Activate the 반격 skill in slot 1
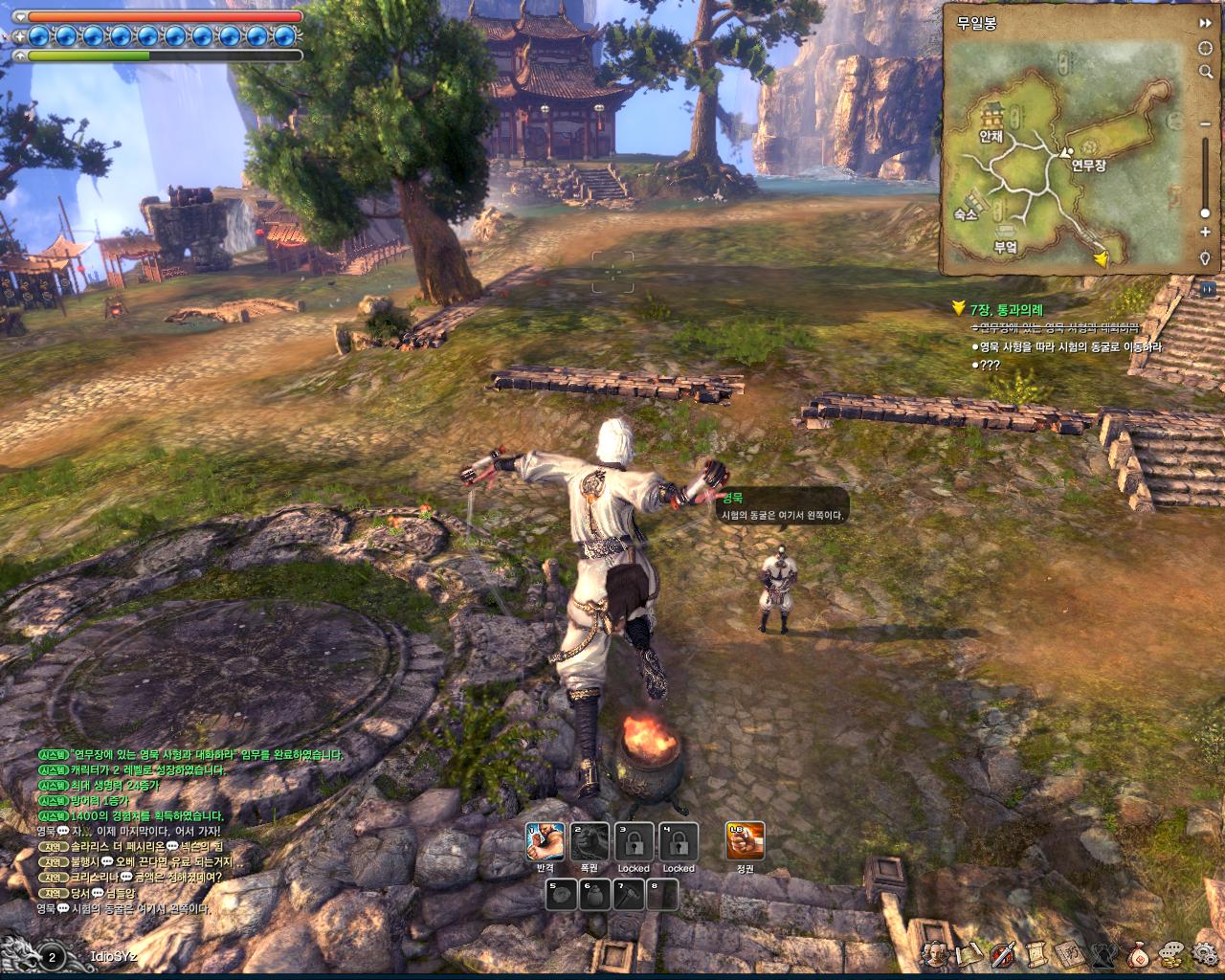Screen dimensions: 1225x980 (546, 842)
